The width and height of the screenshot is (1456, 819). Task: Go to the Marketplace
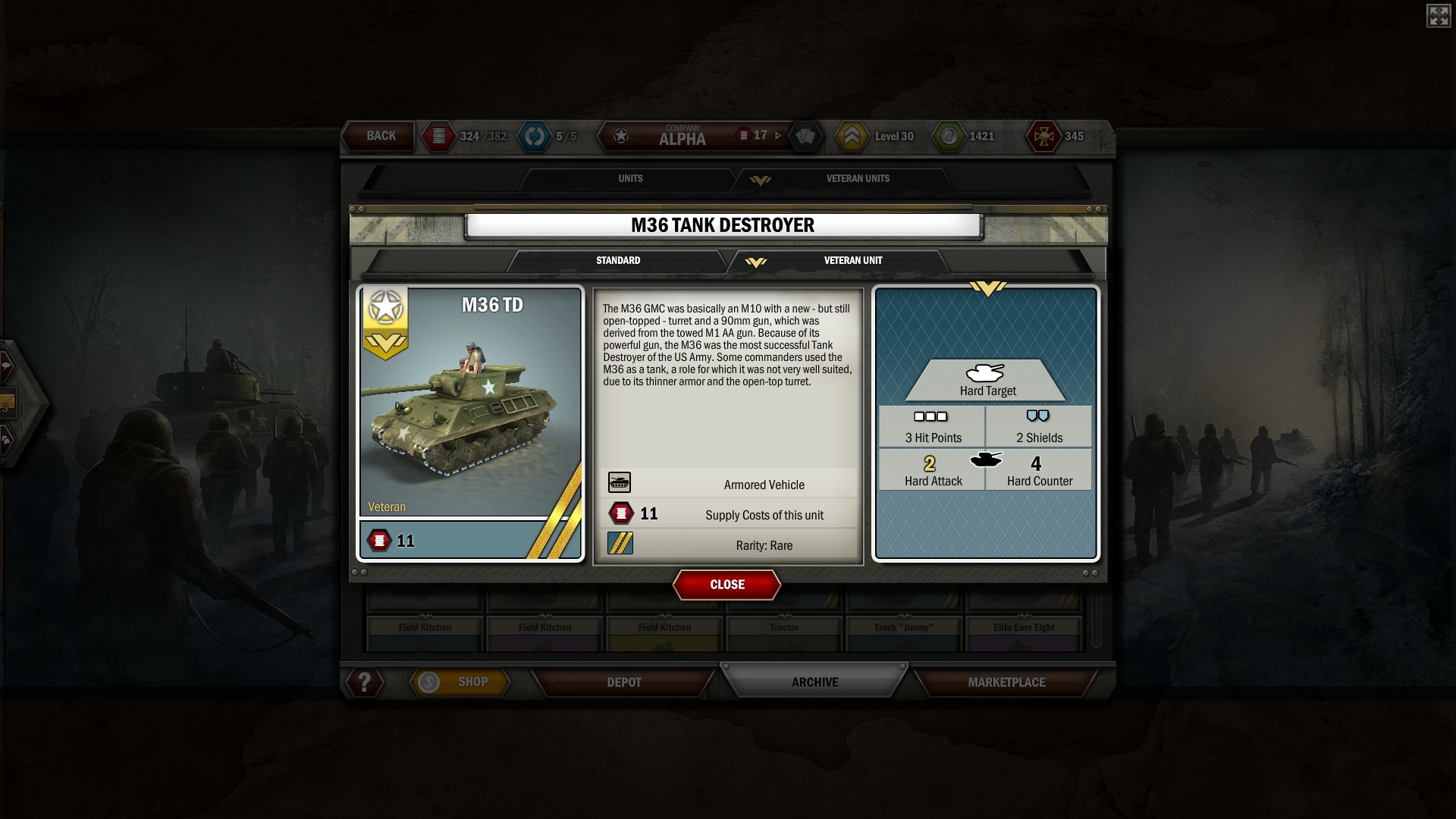click(x=1006, y=682)
